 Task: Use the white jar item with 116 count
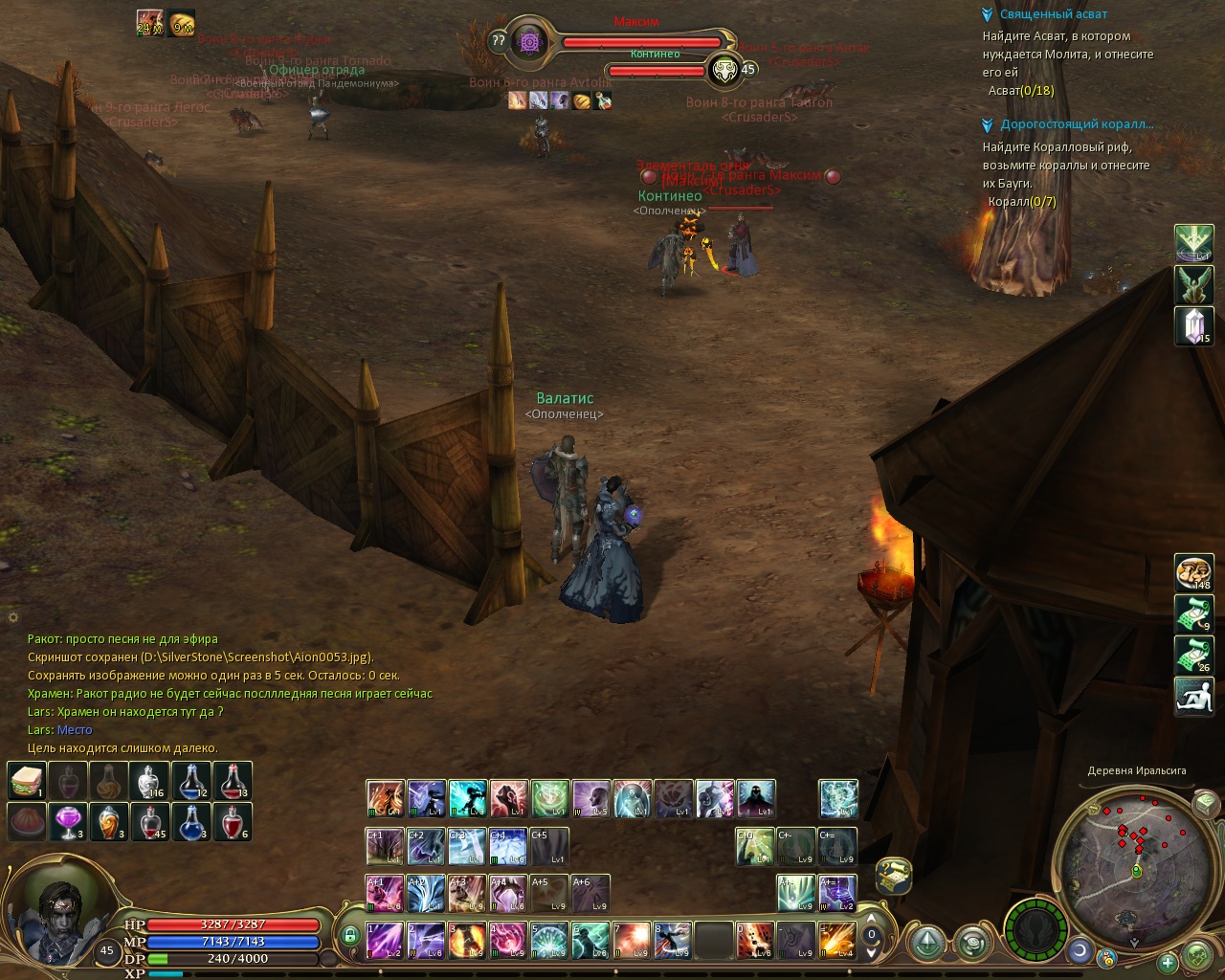pos(150,781)
